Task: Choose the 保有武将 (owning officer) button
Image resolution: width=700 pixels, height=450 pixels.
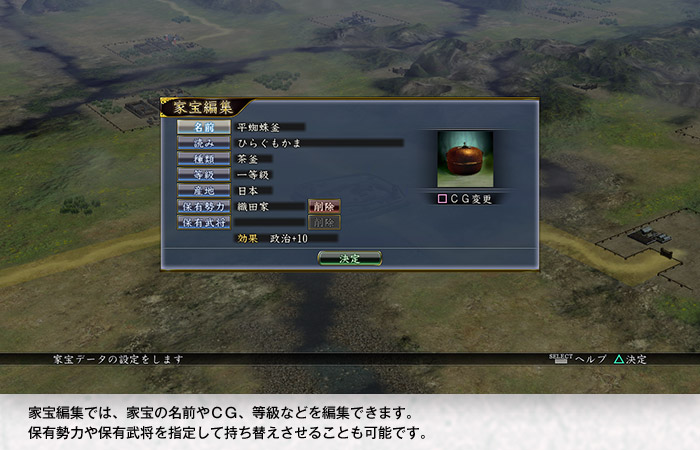Action: 204,222
